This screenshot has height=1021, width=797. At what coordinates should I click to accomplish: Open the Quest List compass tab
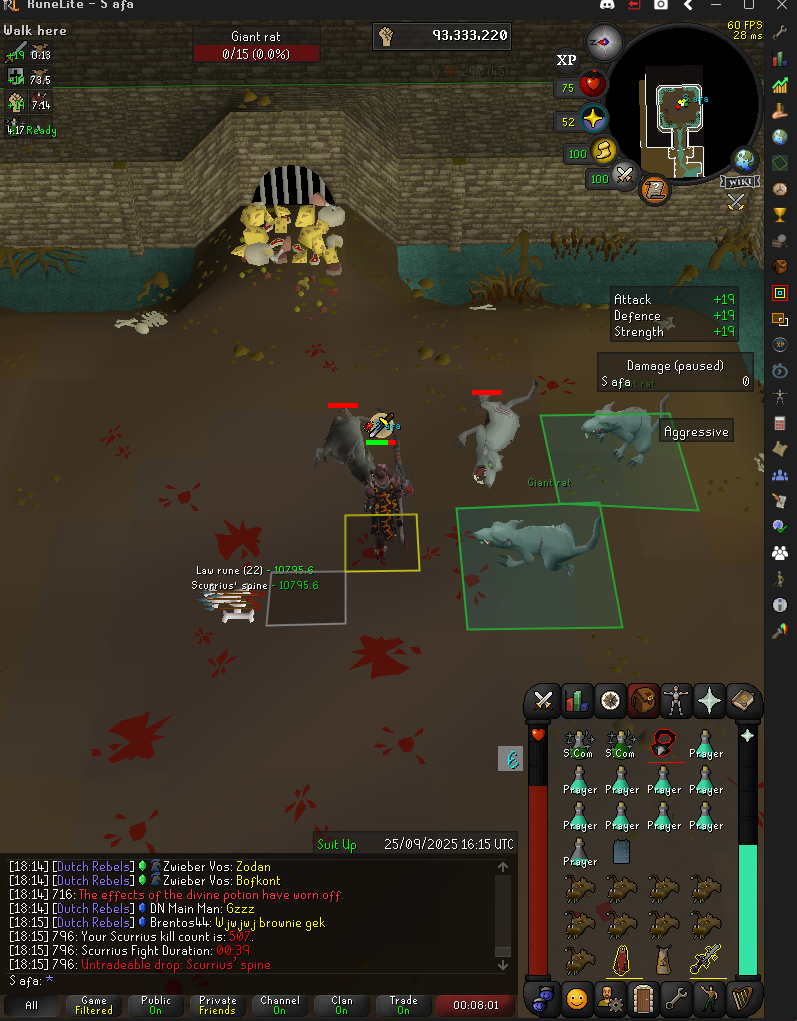(x=609, y=701)
